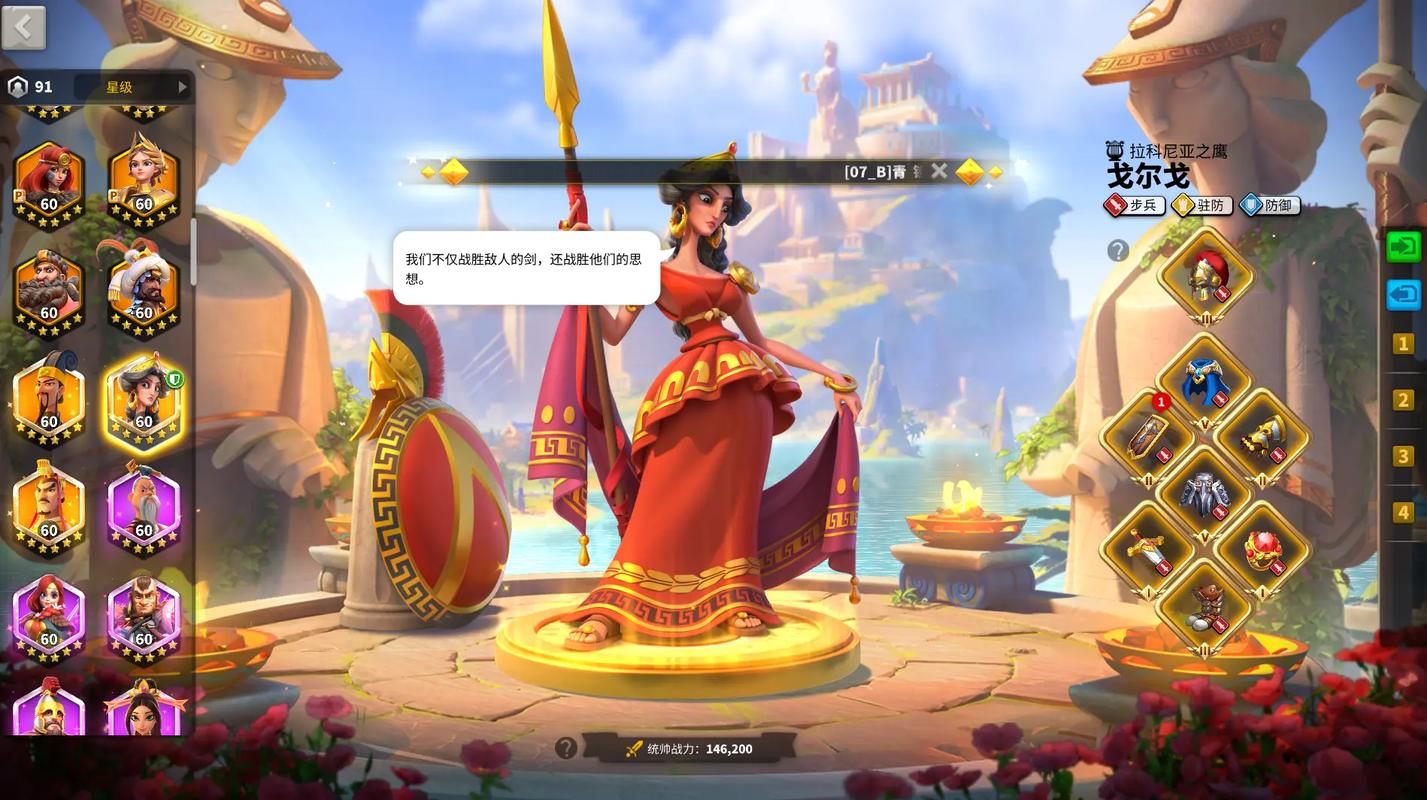Close the [07_B] announcement banner
1427x800 pixels.
point(938,170)
